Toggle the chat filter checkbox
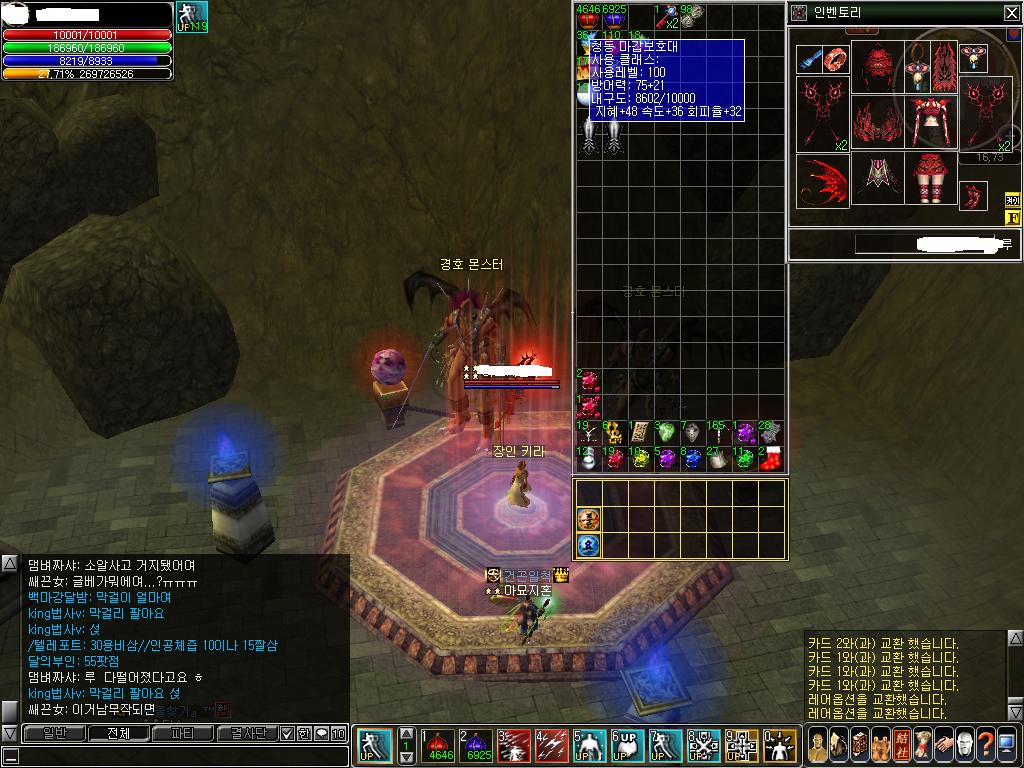 tap(288, 734)
